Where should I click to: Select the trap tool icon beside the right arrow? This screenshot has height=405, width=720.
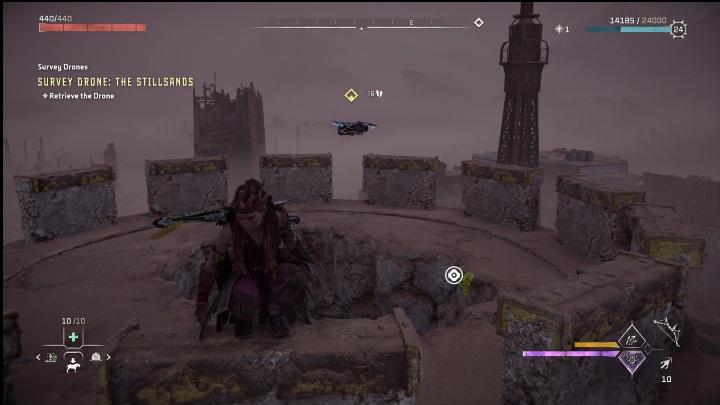click(96, 357)
